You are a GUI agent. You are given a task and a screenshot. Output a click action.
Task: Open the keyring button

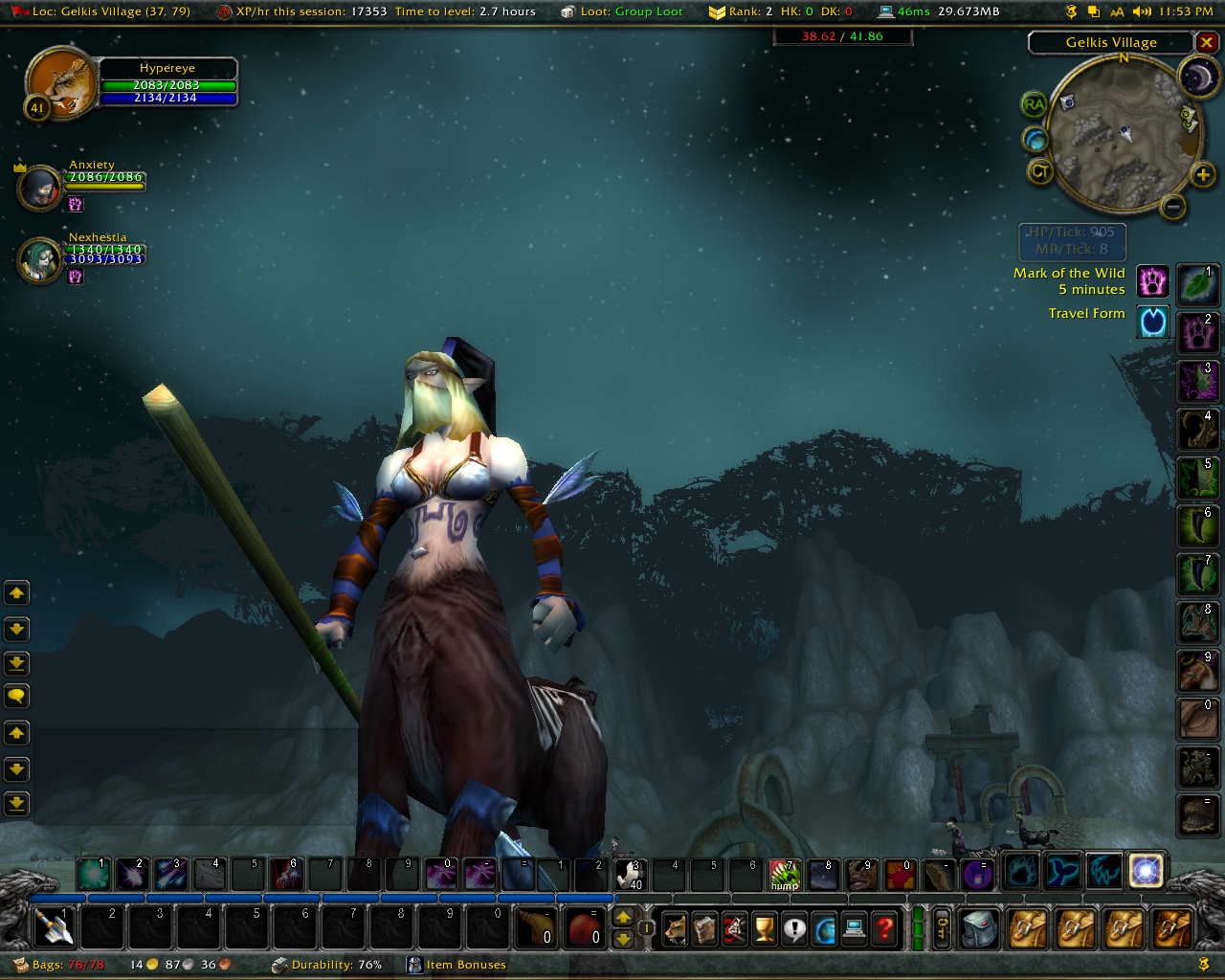942,928
